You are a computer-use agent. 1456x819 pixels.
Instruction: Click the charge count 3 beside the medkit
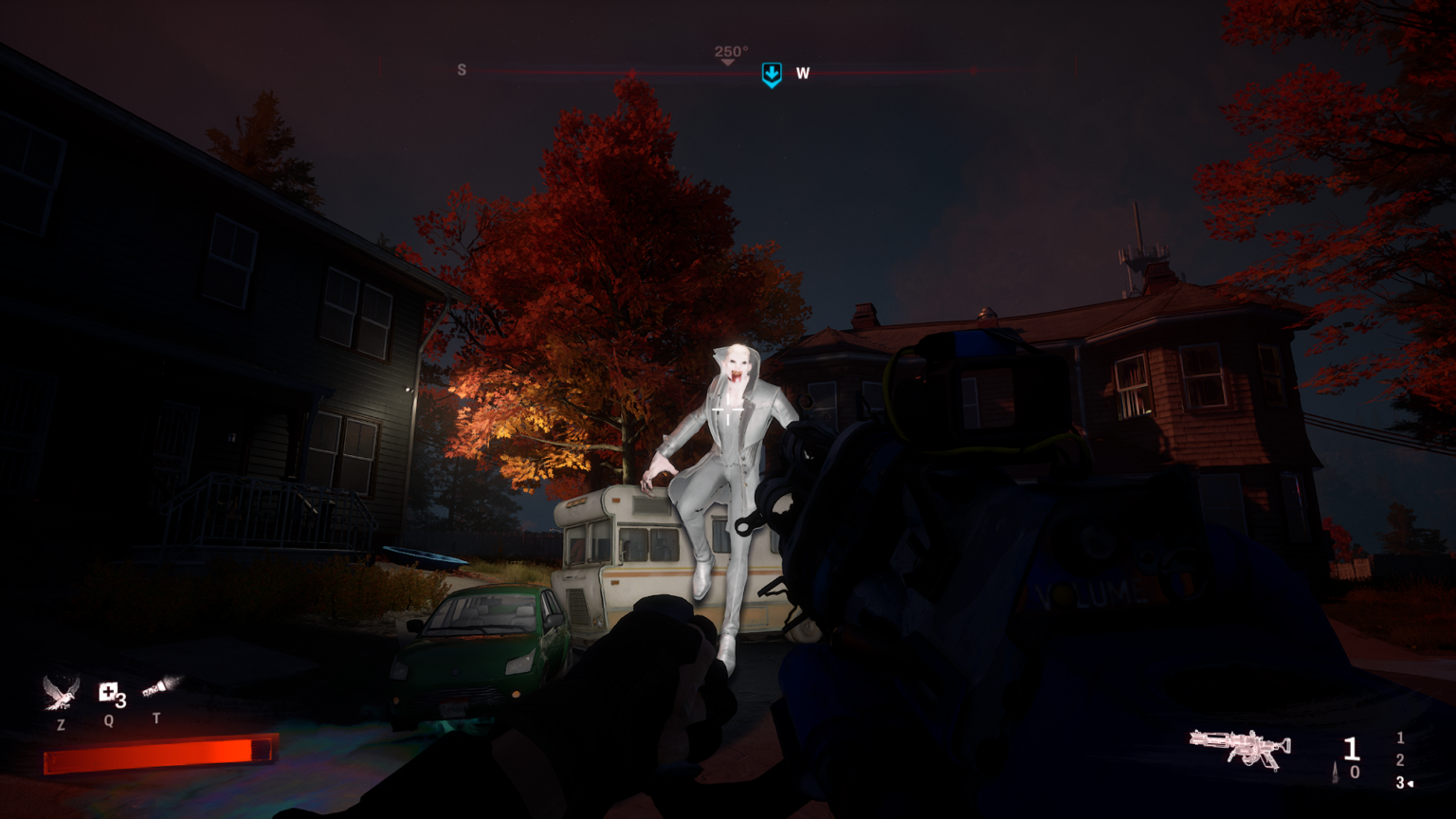(121, 700)
